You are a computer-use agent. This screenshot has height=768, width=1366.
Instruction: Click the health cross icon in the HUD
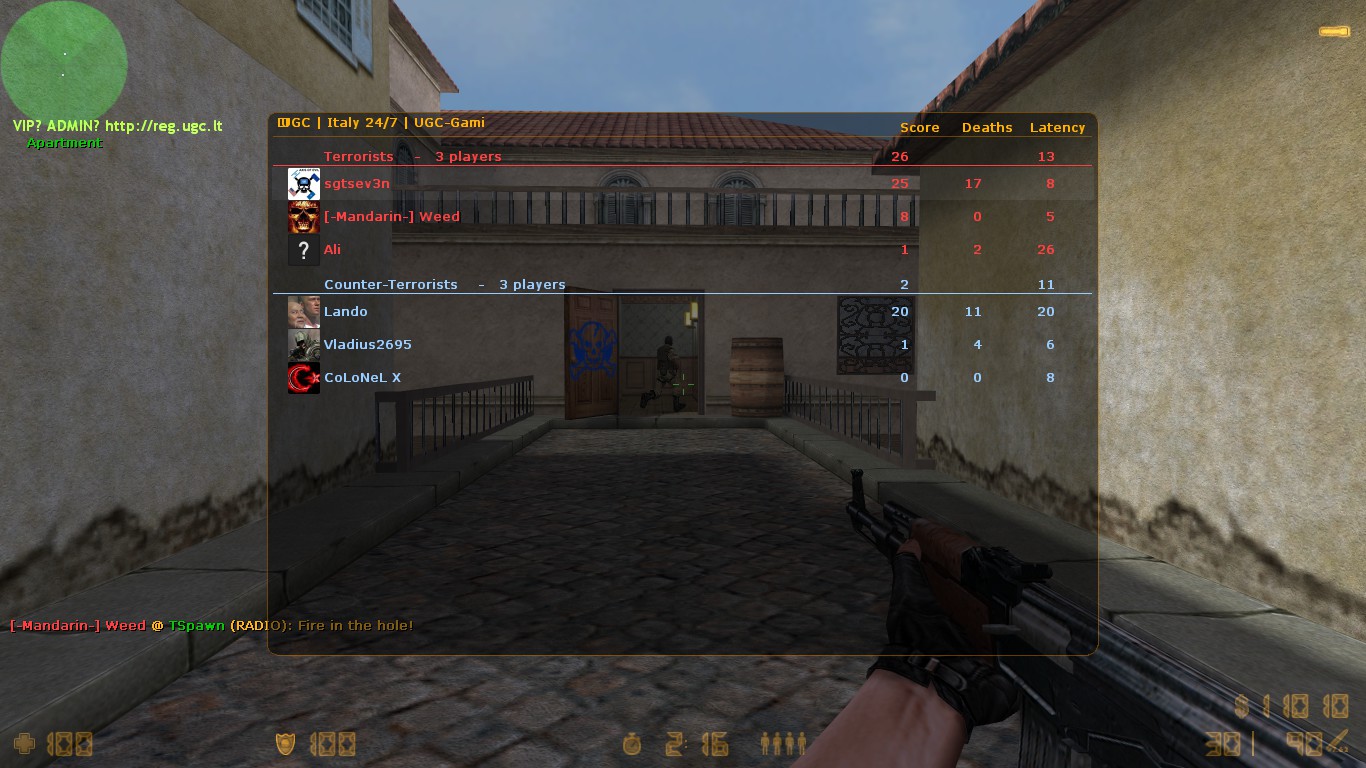(x=22, y=744)
